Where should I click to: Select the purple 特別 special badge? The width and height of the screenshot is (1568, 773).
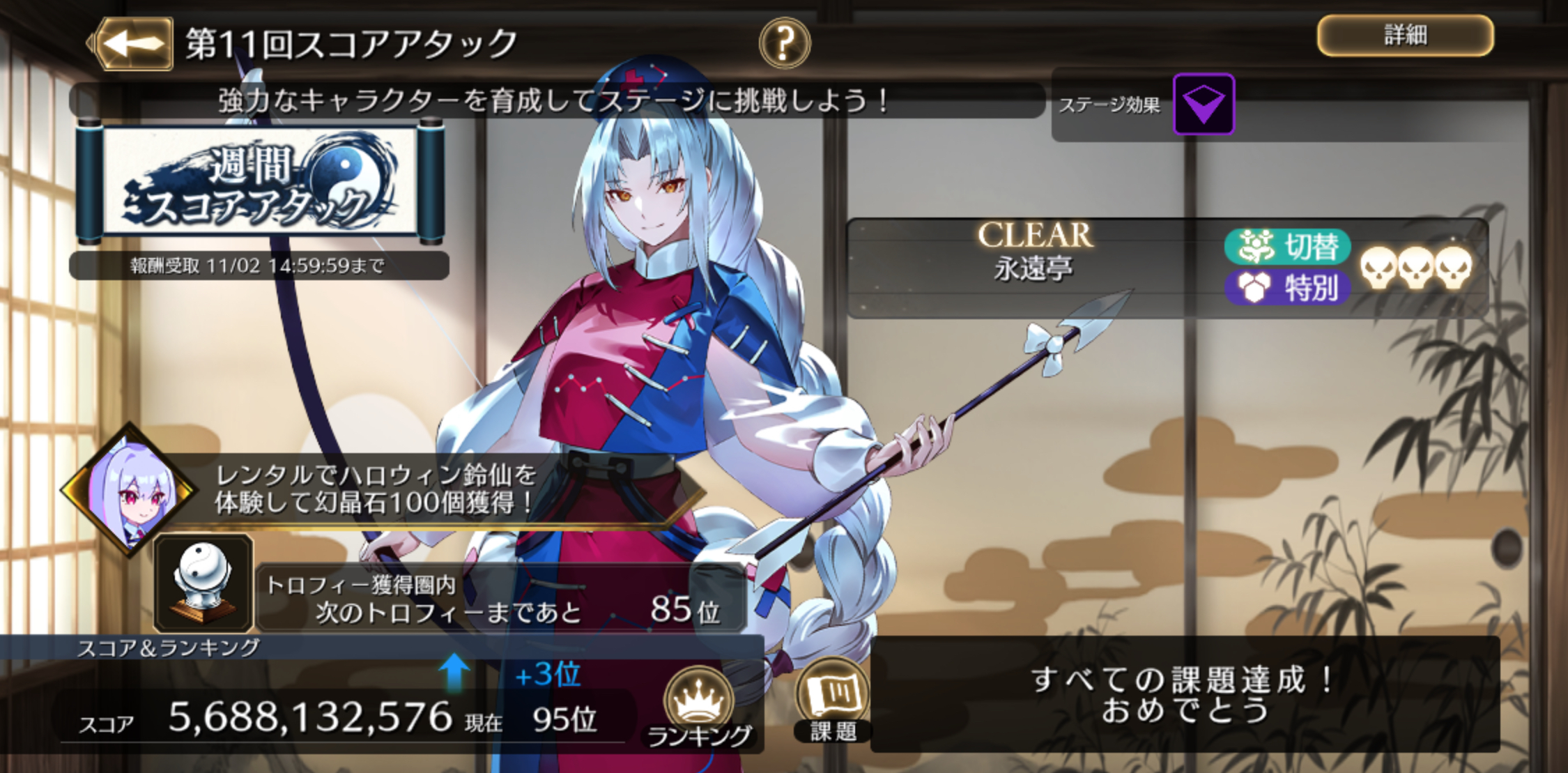[x=1287, y=287]
